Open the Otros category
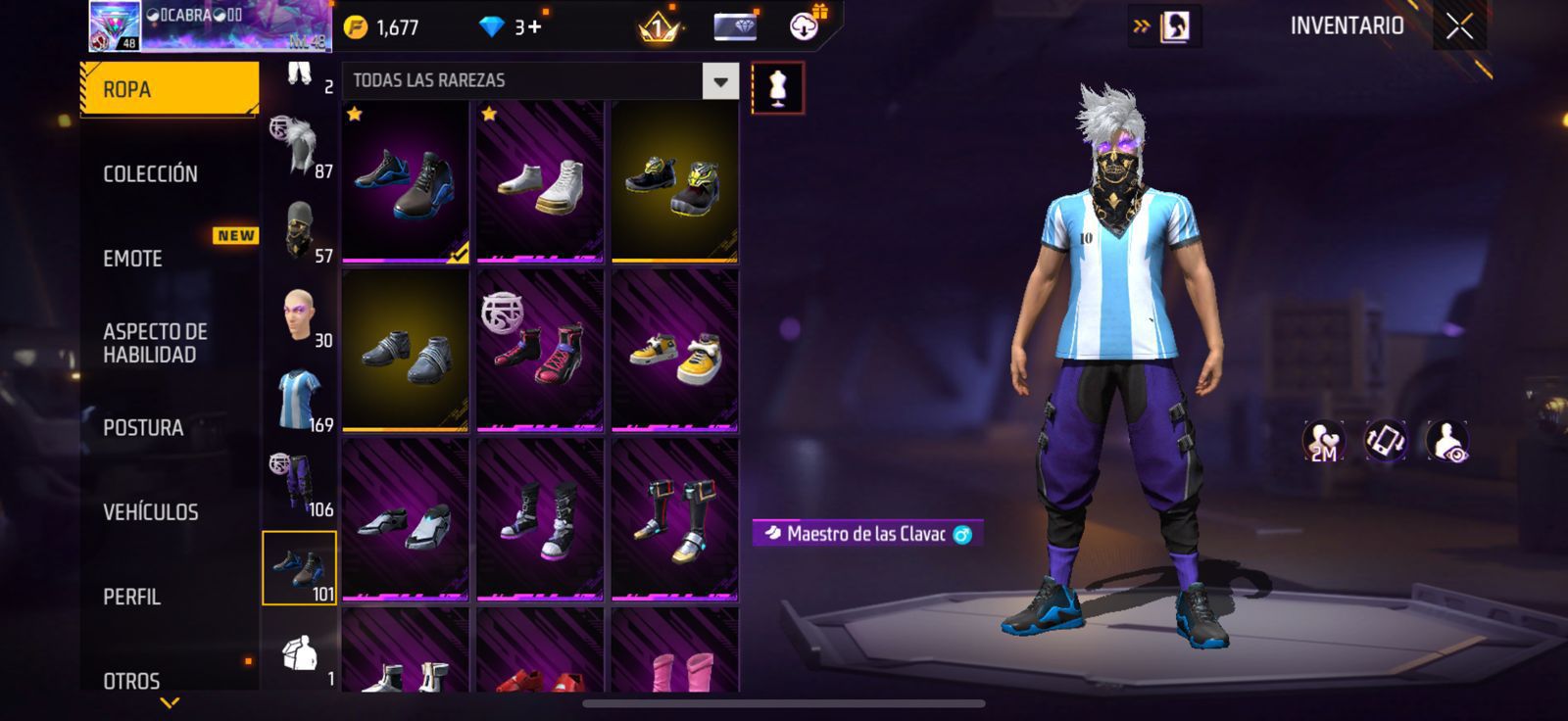 click(x=132, y=680)
